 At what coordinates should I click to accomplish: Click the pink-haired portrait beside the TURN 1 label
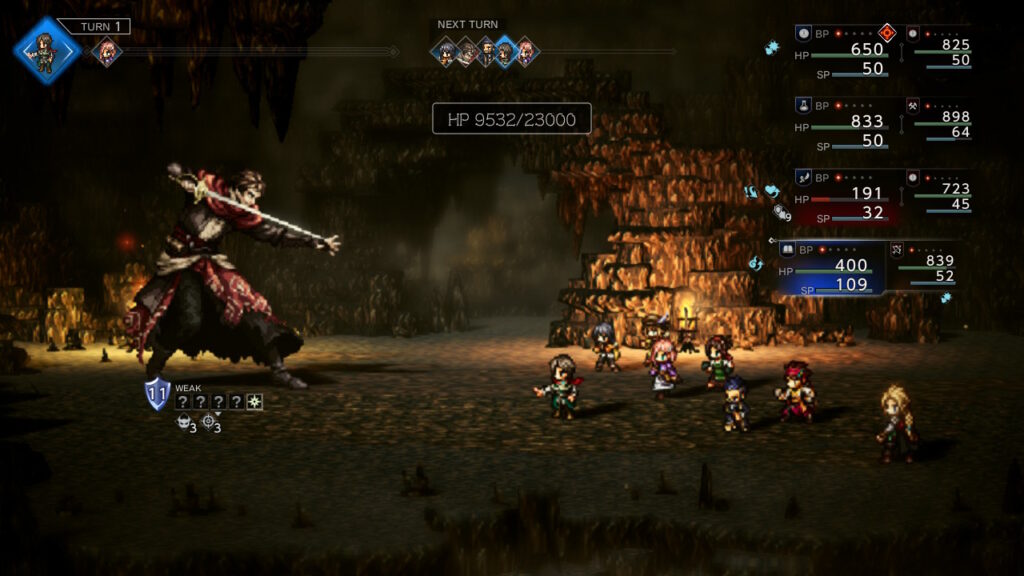[106, 51]
